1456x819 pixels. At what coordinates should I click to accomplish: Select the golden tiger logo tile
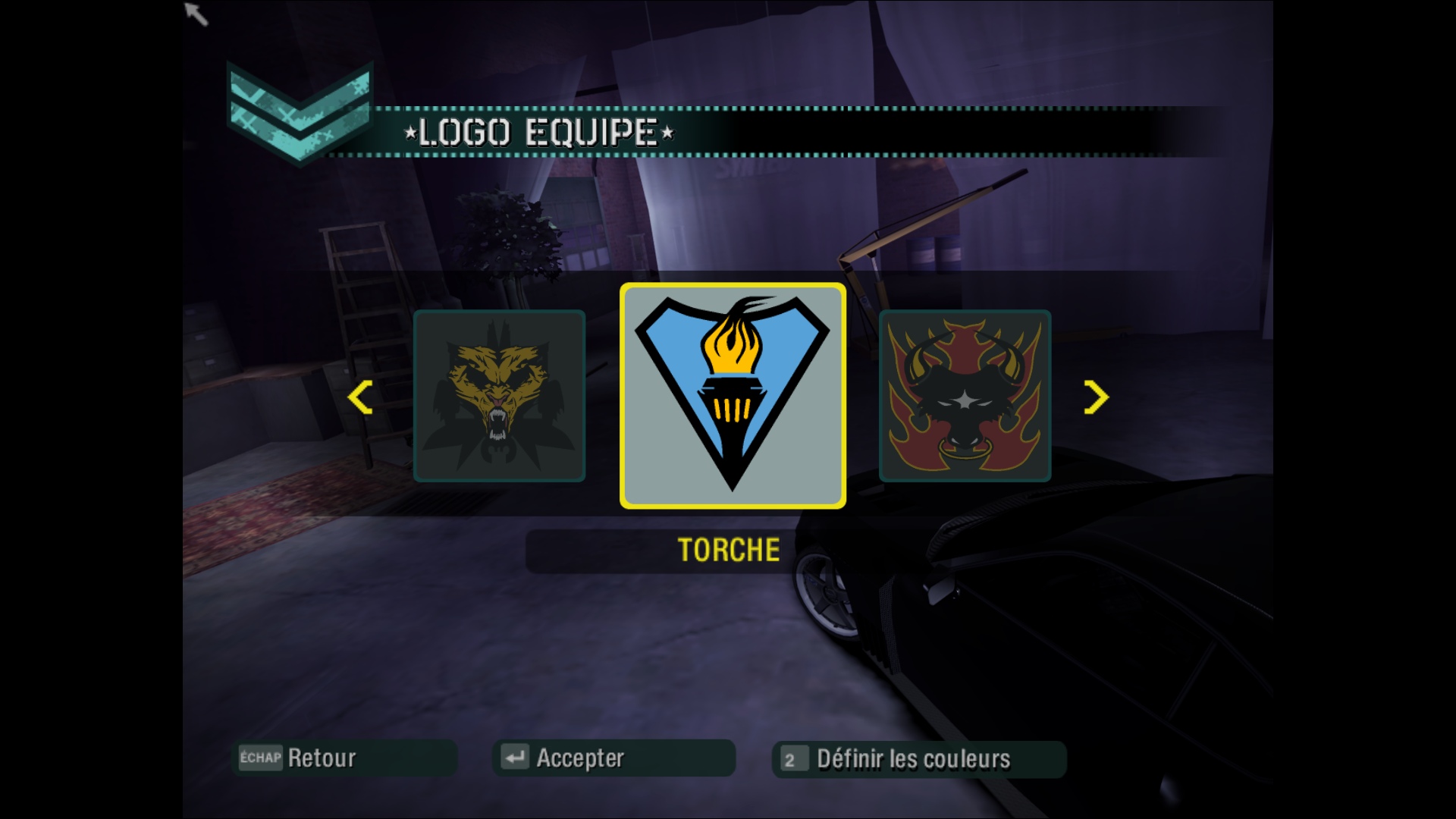(x=499, y=396)
